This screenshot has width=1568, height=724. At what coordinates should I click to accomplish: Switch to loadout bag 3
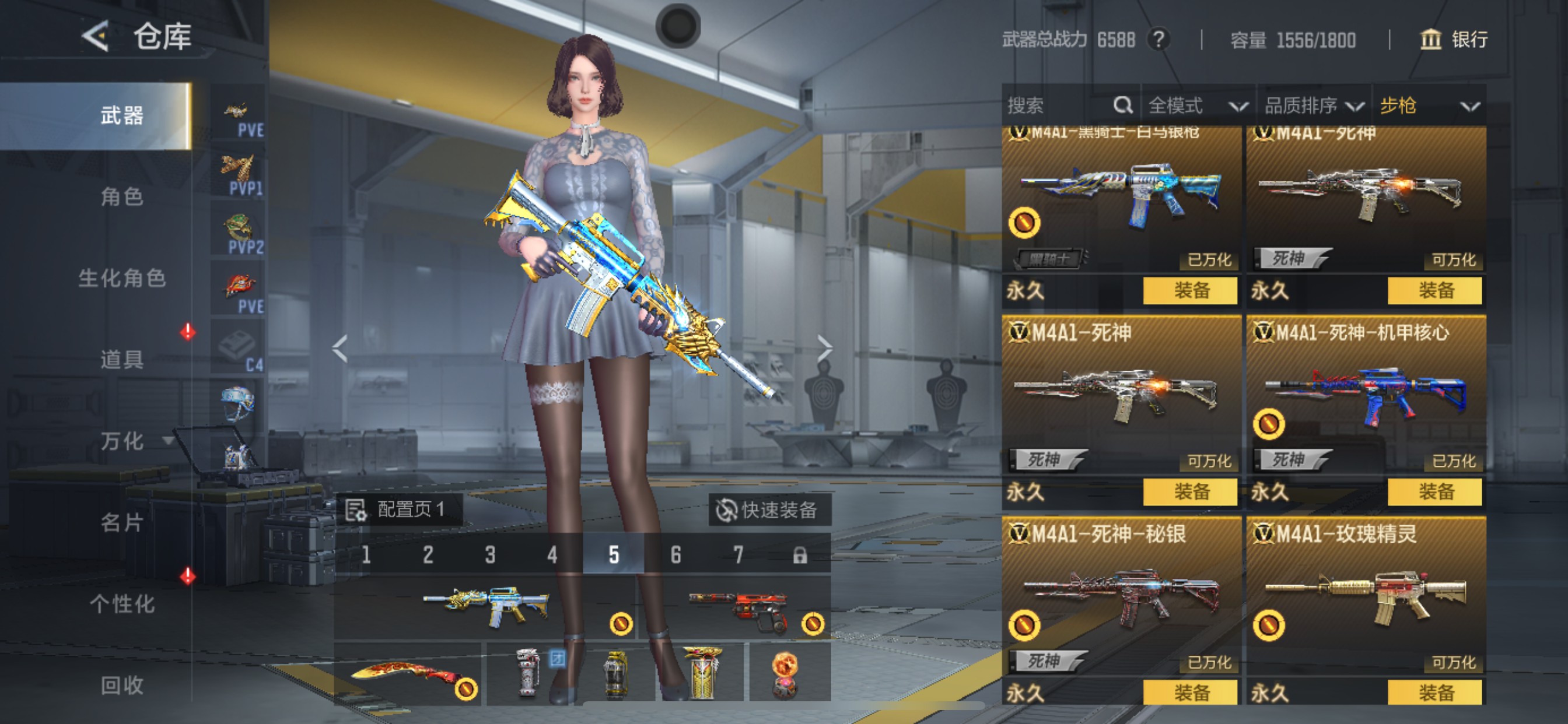coord(490,555)
